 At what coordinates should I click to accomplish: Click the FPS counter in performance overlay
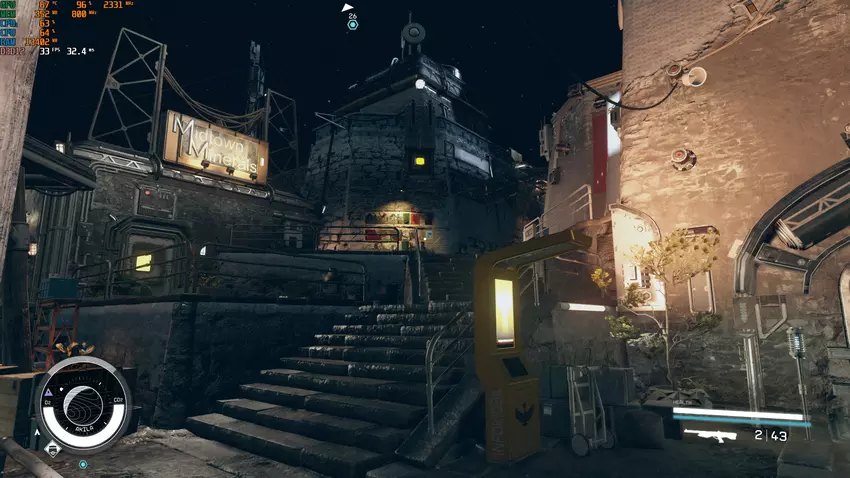(x=45, y=50)
